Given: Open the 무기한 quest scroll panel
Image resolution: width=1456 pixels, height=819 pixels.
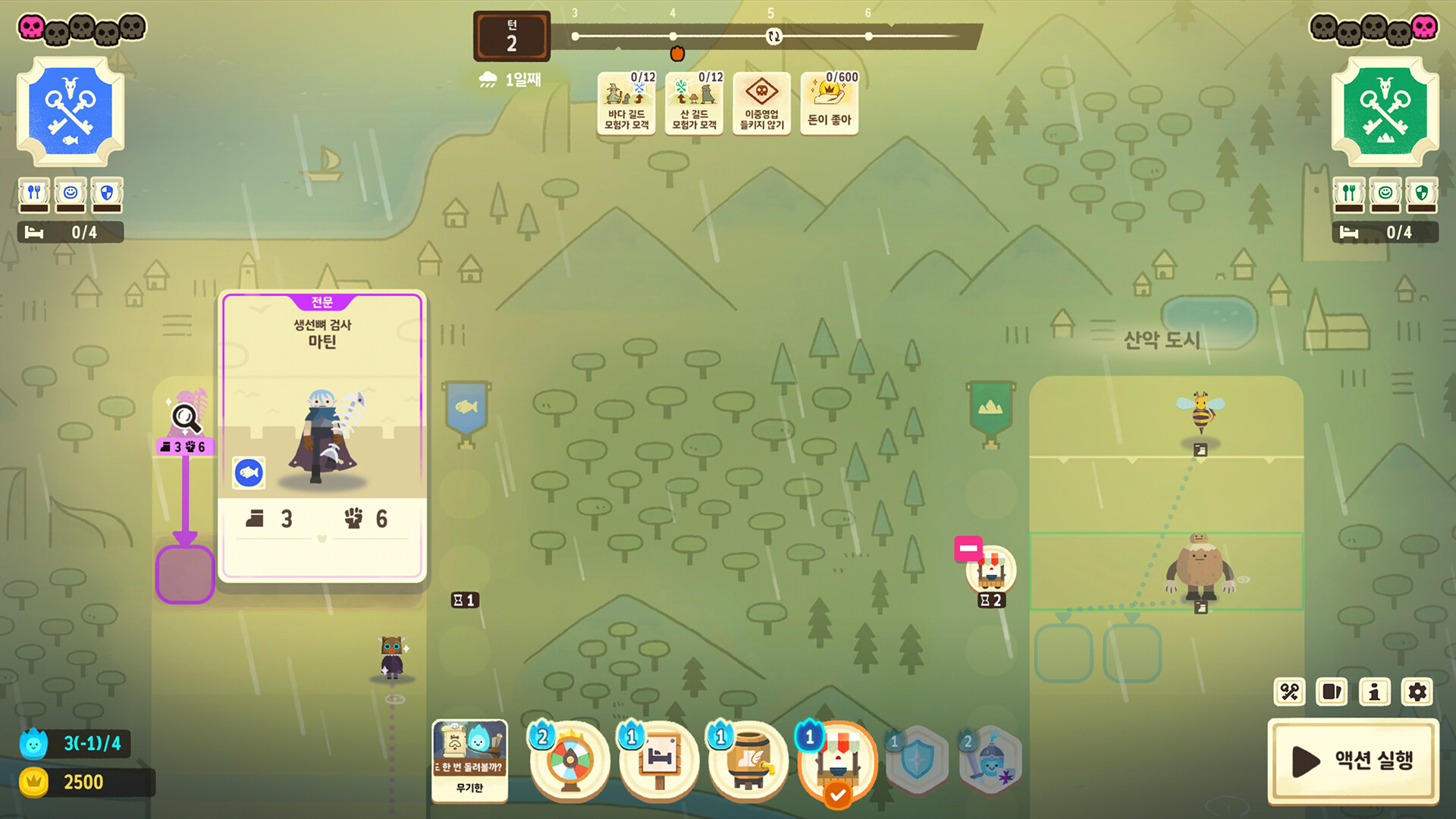Looking at the screenshot, I should tap(470, 762).
